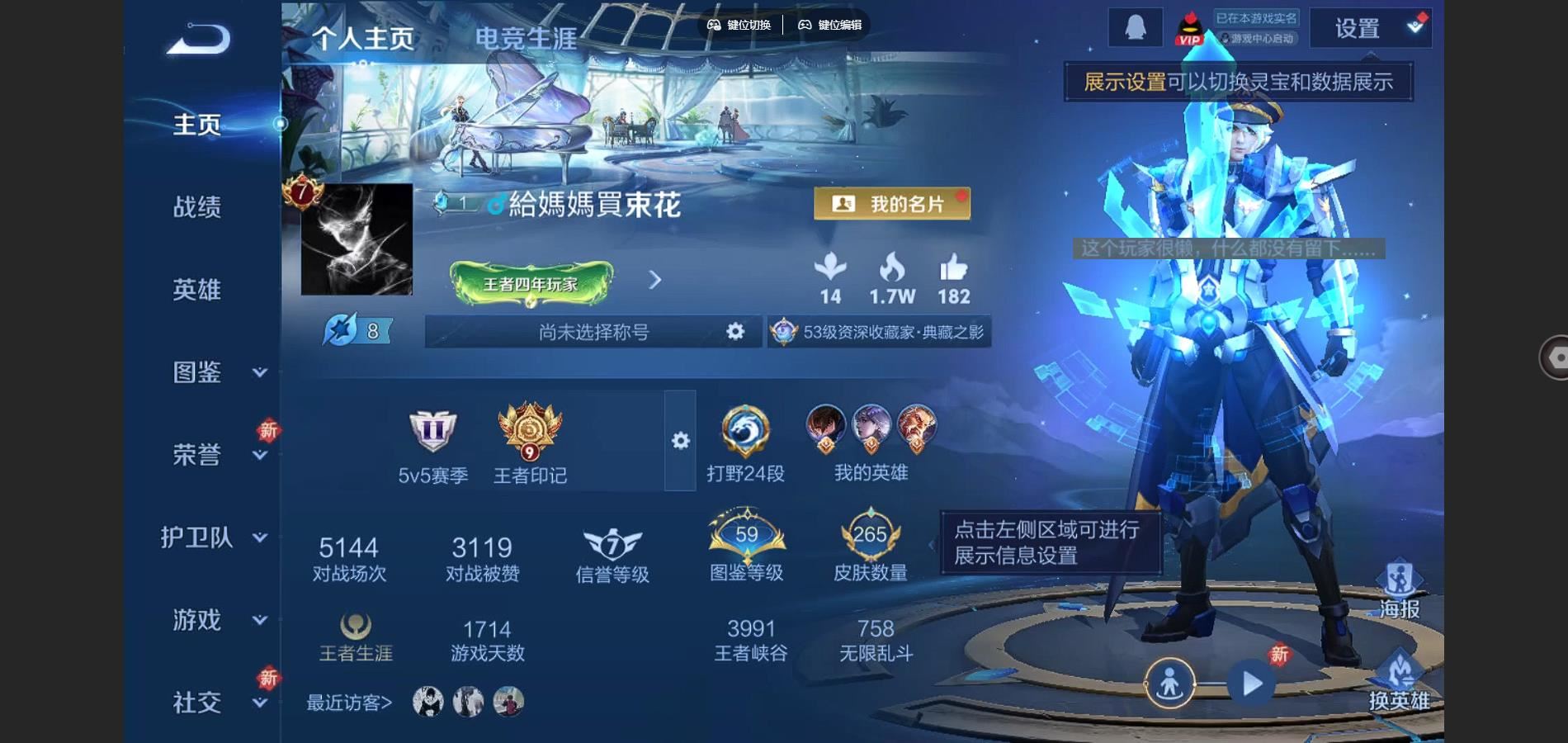Image resolution: width=1568 pixels, height=743 pixels.
Task: Open the player avatar portrait
Action: pyautogui.click(x=357, y=239)
